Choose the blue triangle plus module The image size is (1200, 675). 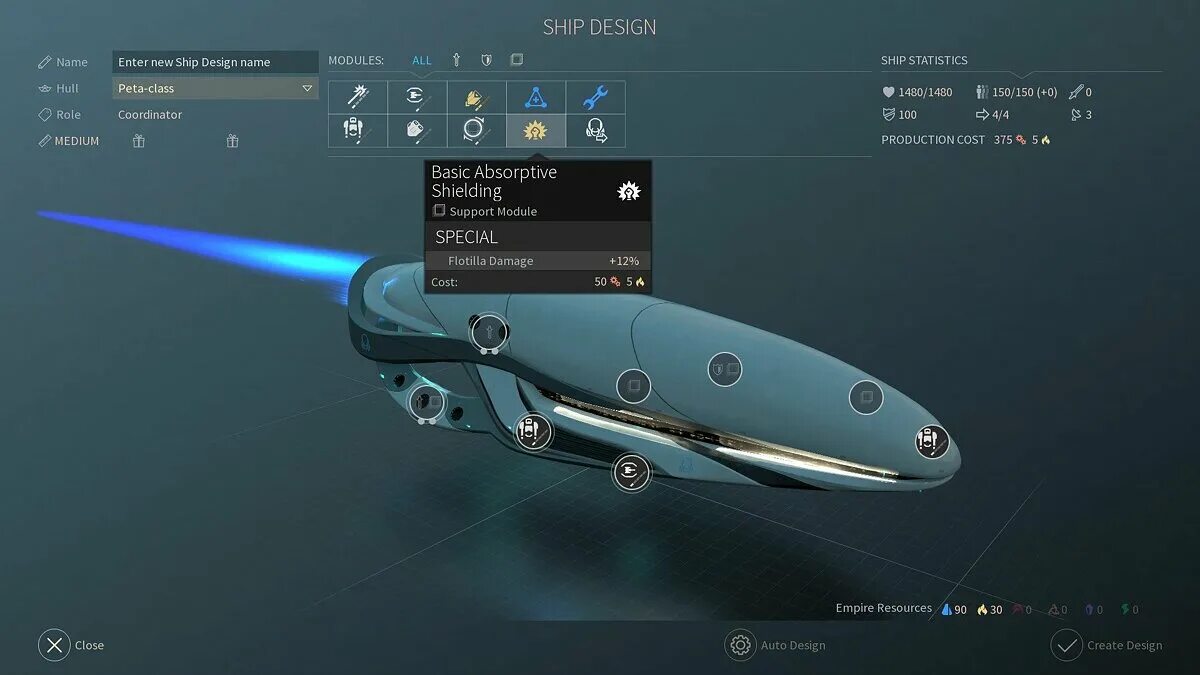[536, 97]
